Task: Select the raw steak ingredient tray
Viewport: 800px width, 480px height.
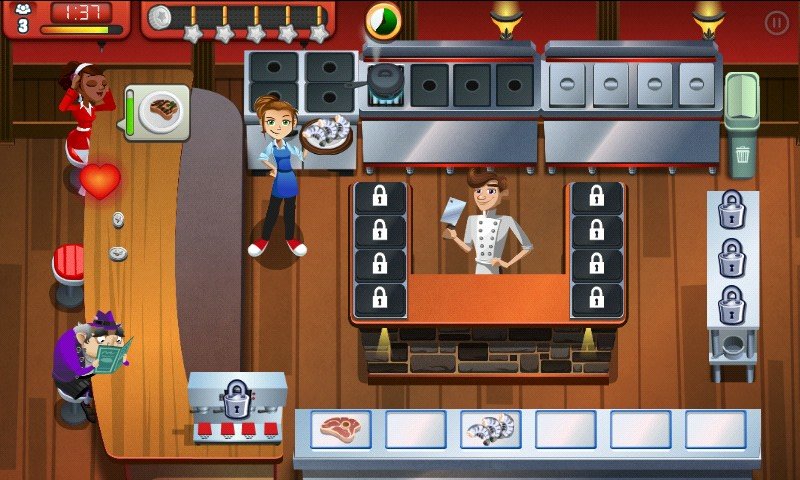Action: (x=340, y=429)
